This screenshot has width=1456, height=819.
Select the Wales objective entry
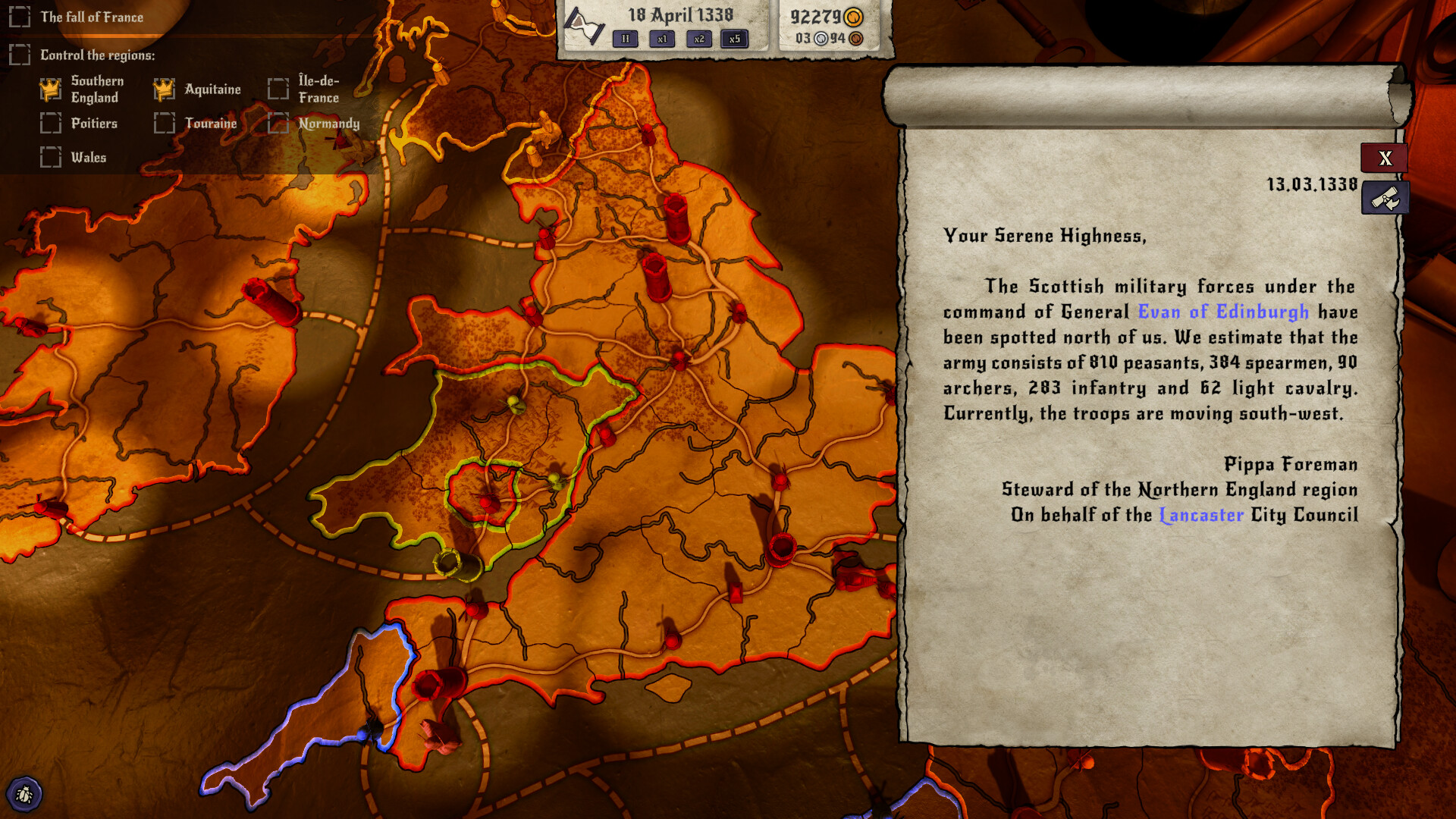coord(88,157)
